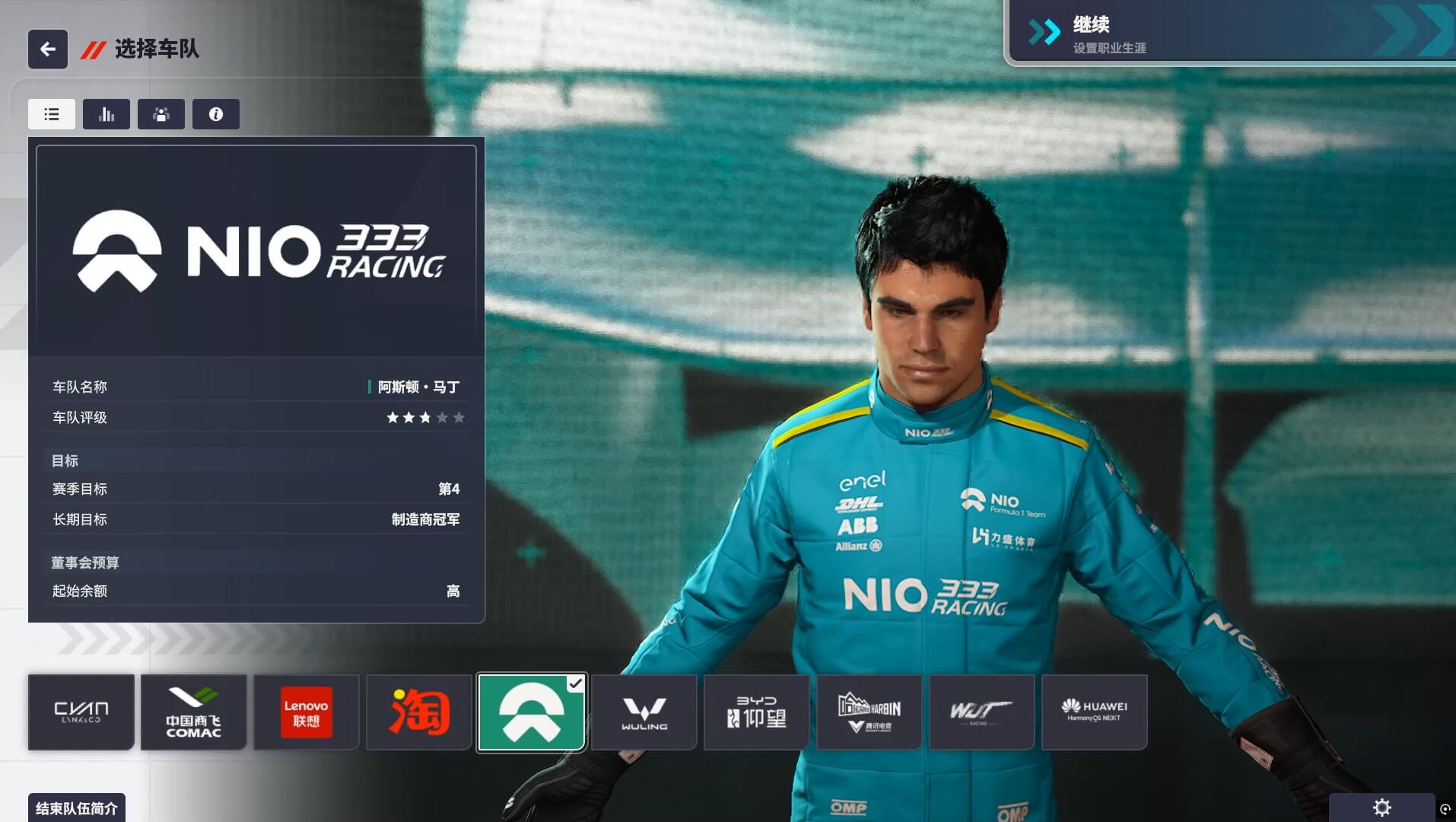Click the 结束队伍简介 button
The image size is (1456, 822).
click(77, 808)
